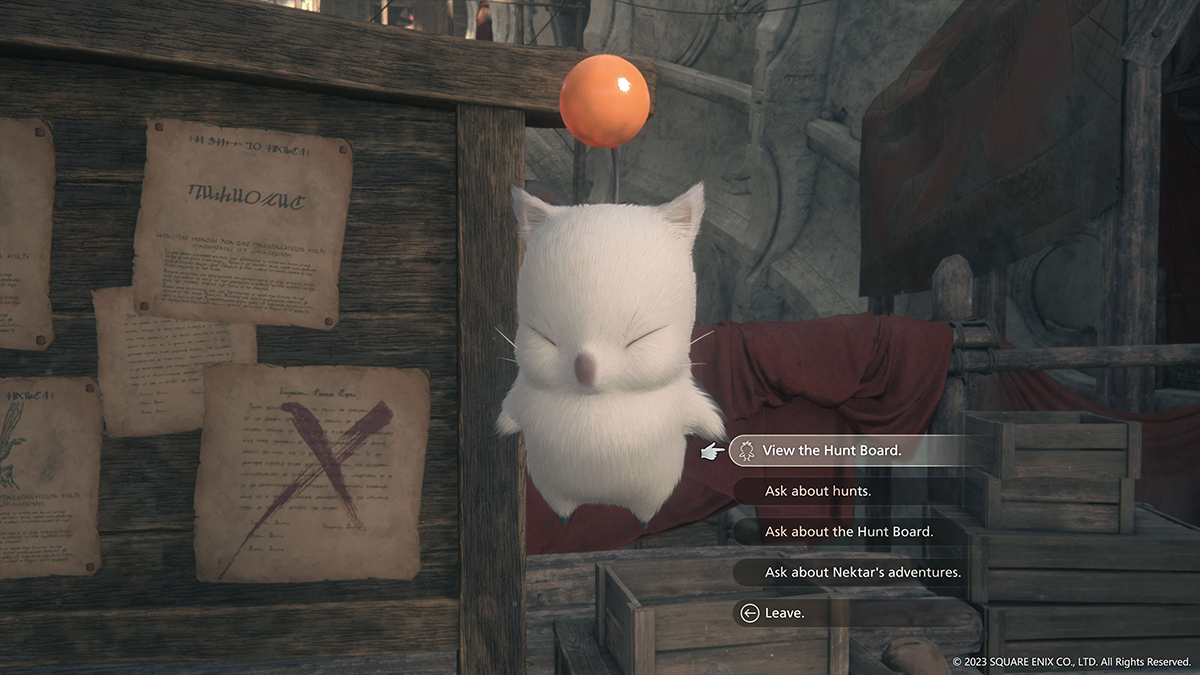The height and width of the screenshot is (675, 1200).
Task: Leave the conversation with the moogle
Action: click(784, 613)
